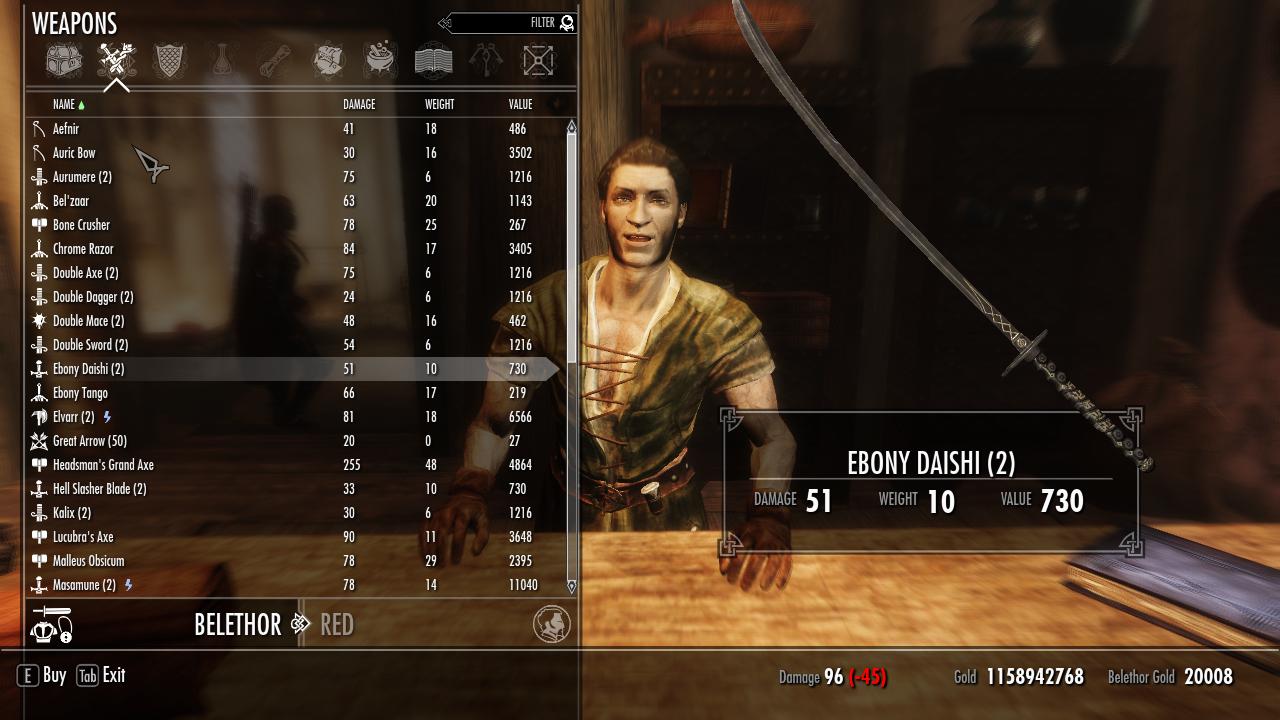Select the ingredients mortar bowl category

pyautogui.click(x=380, y=61)
